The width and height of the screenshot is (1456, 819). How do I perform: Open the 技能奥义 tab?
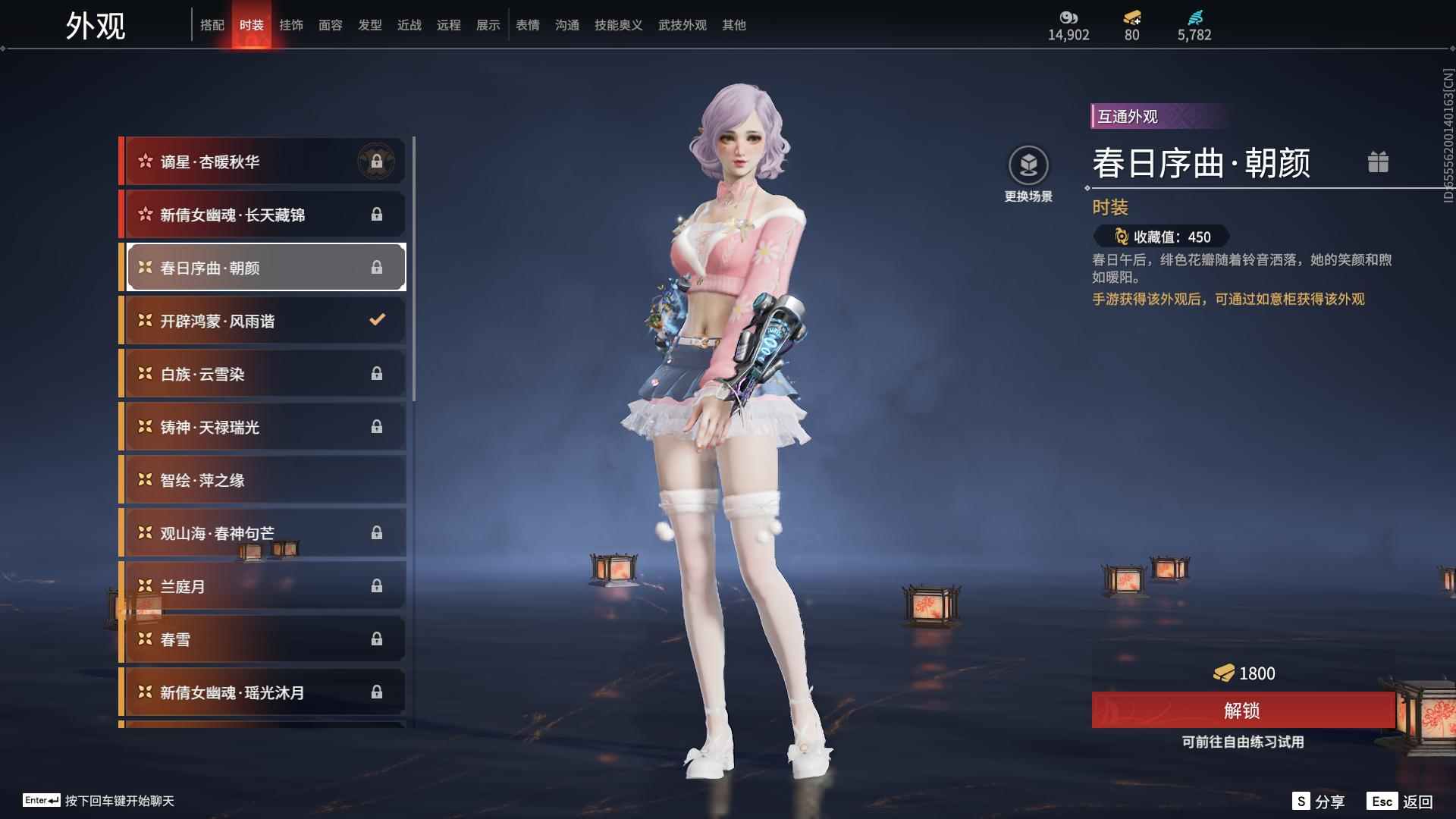618,25
